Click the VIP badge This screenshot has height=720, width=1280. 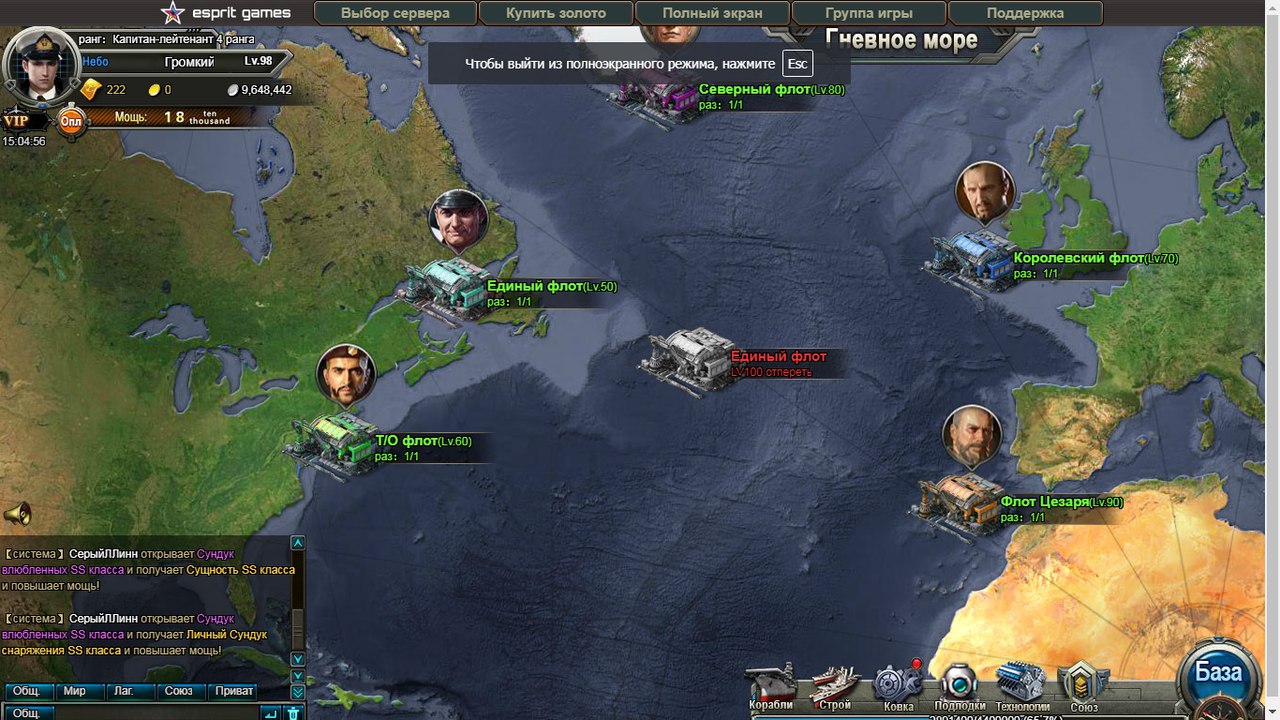coord(17,121)
